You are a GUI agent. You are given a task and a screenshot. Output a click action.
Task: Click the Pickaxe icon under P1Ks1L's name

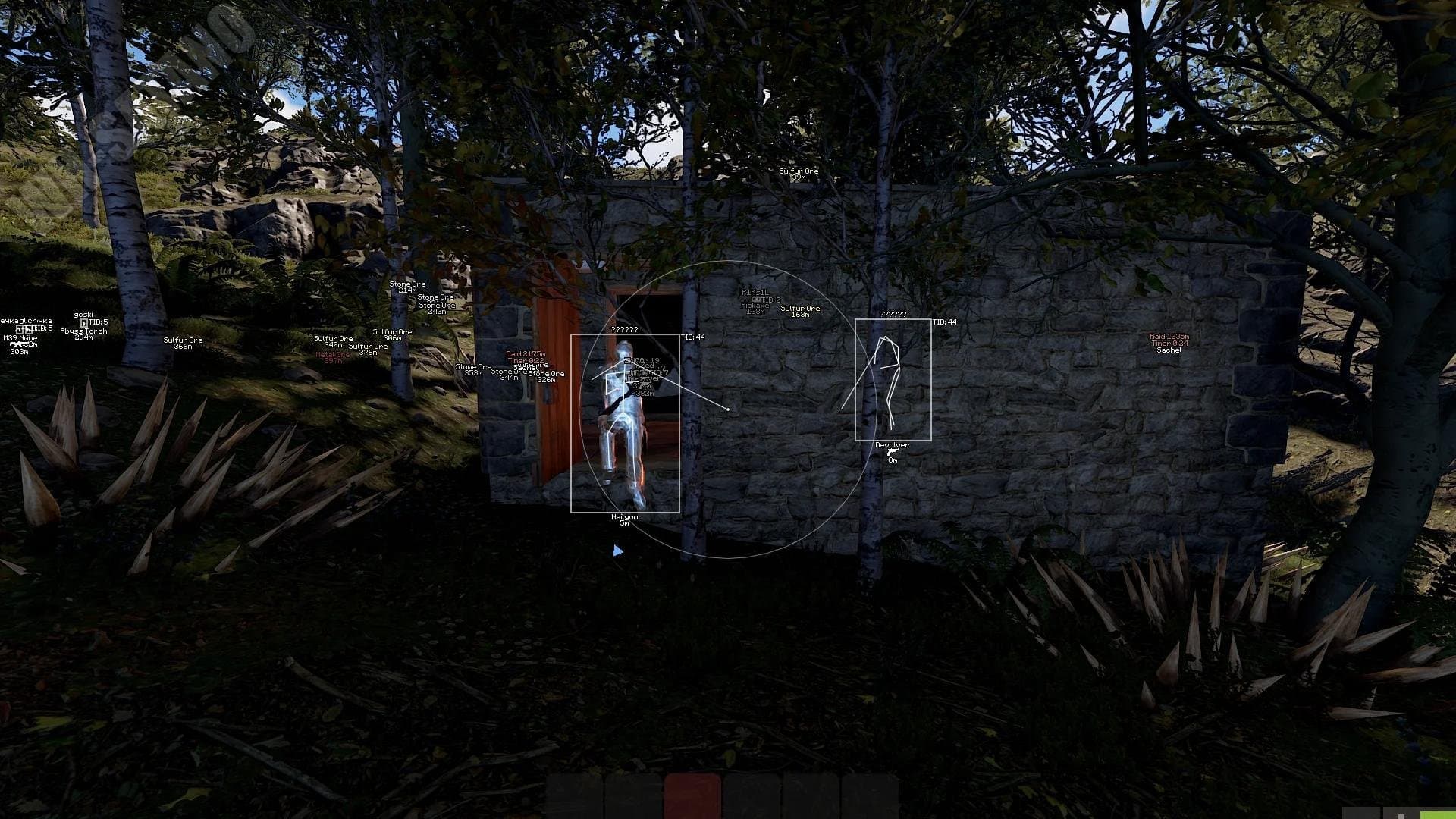coord(756,300)
